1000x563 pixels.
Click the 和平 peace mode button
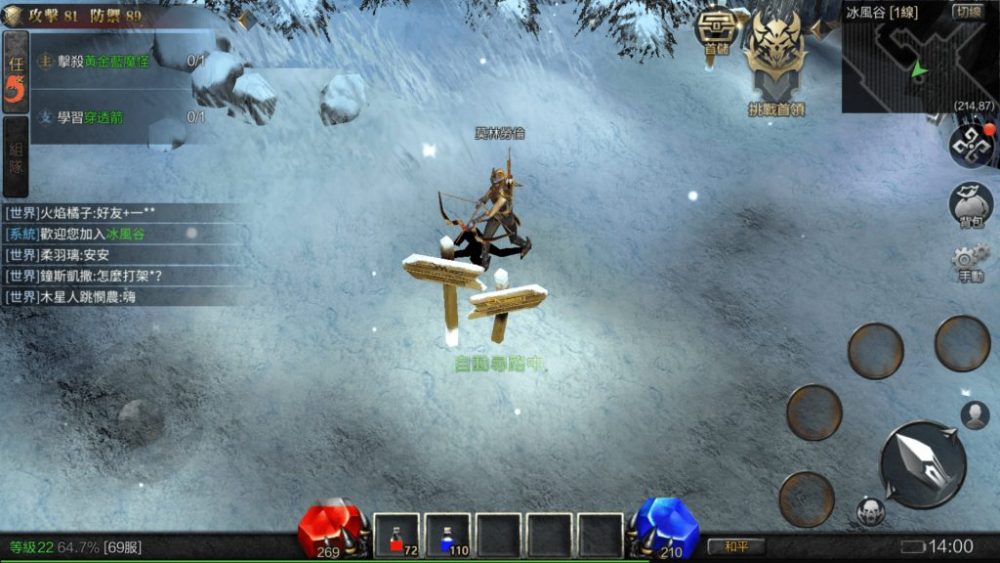tap(736, 546)
